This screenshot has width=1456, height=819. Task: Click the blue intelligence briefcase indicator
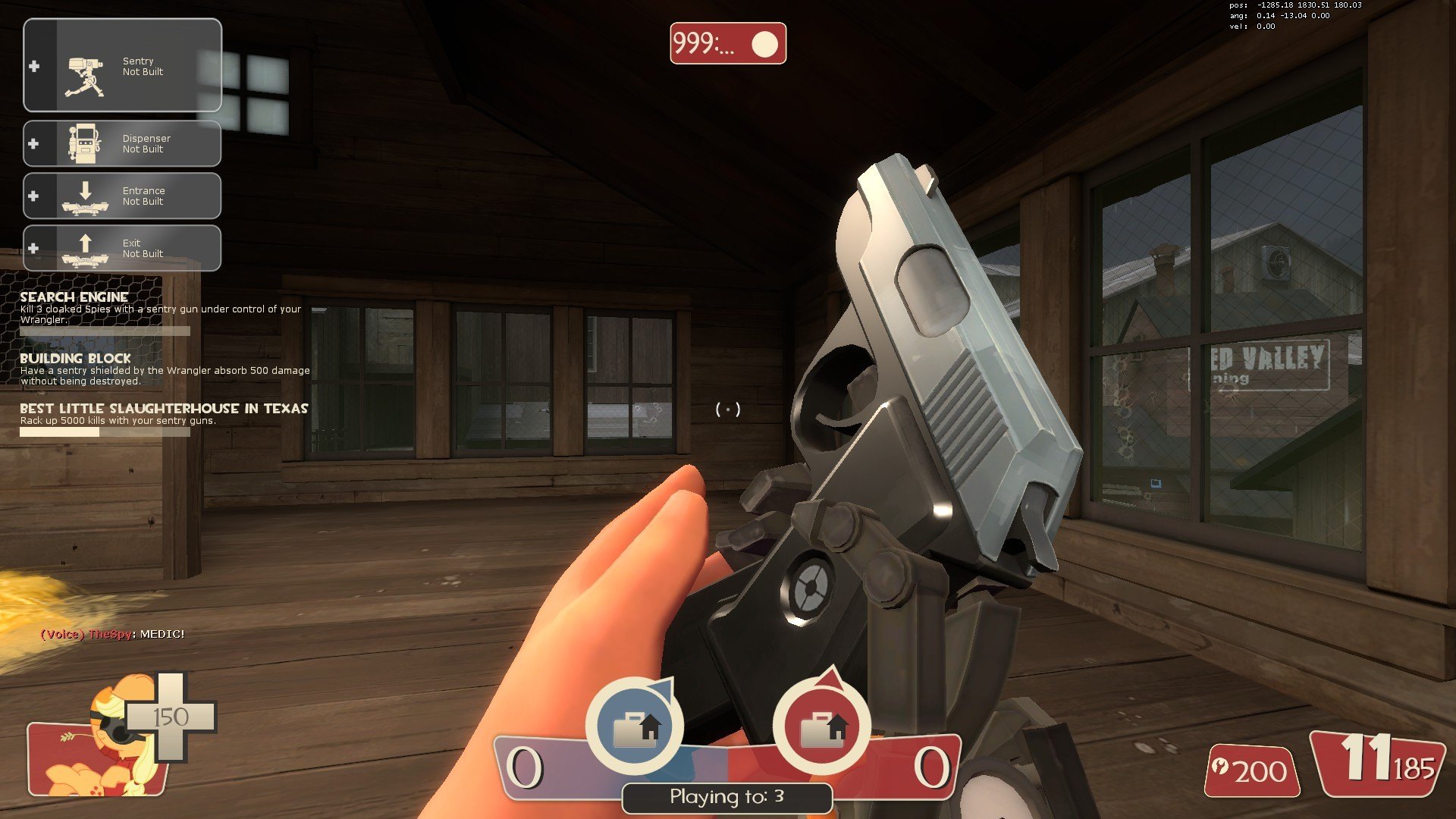coord(635,726)
